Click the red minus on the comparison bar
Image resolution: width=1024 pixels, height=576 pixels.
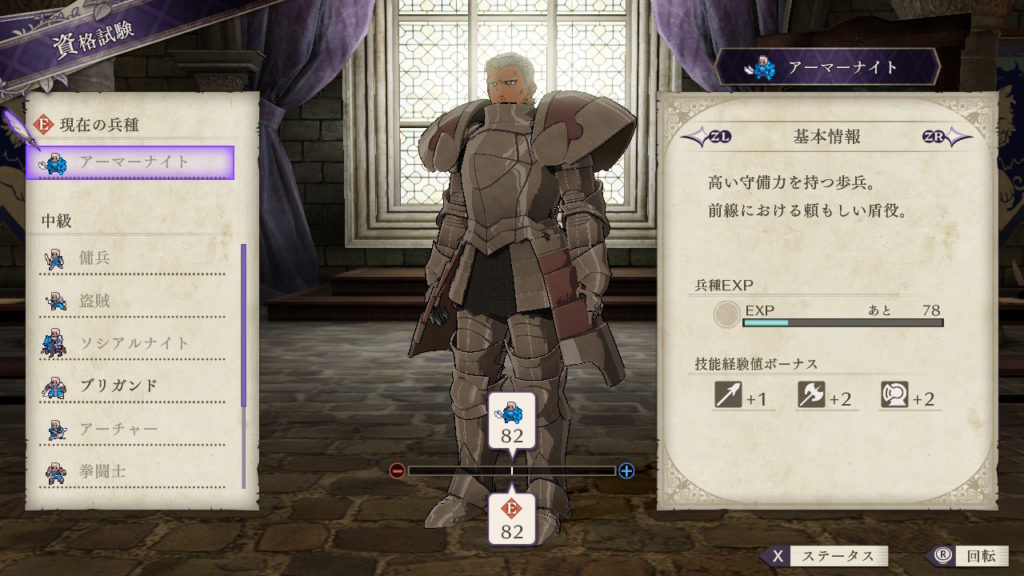coord(397,470)
